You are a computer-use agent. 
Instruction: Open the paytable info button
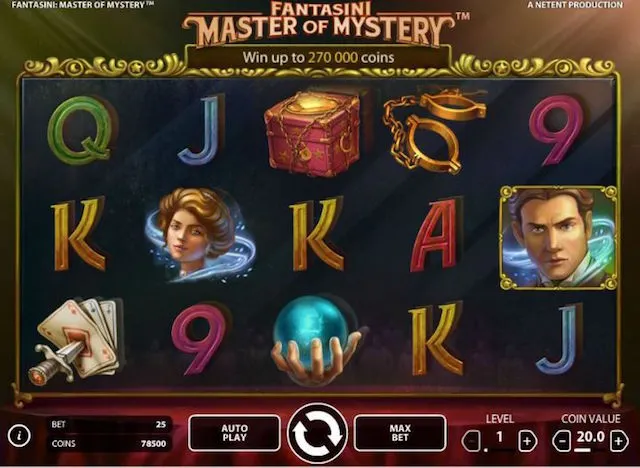tap(17, 436)
